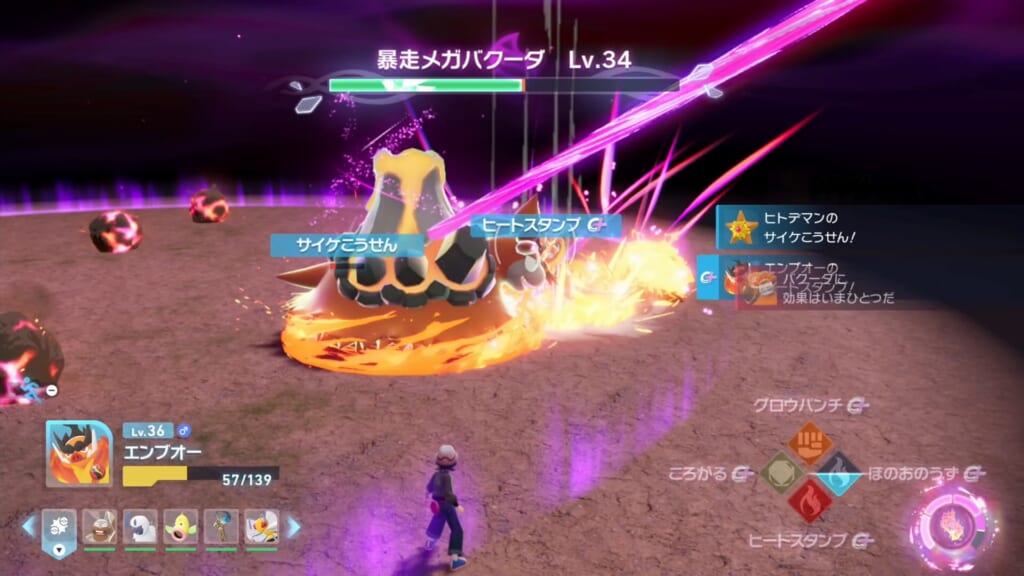Switch to the sword Pokémon party slot
Screen dimensions: 1024x576
(221, 527)
